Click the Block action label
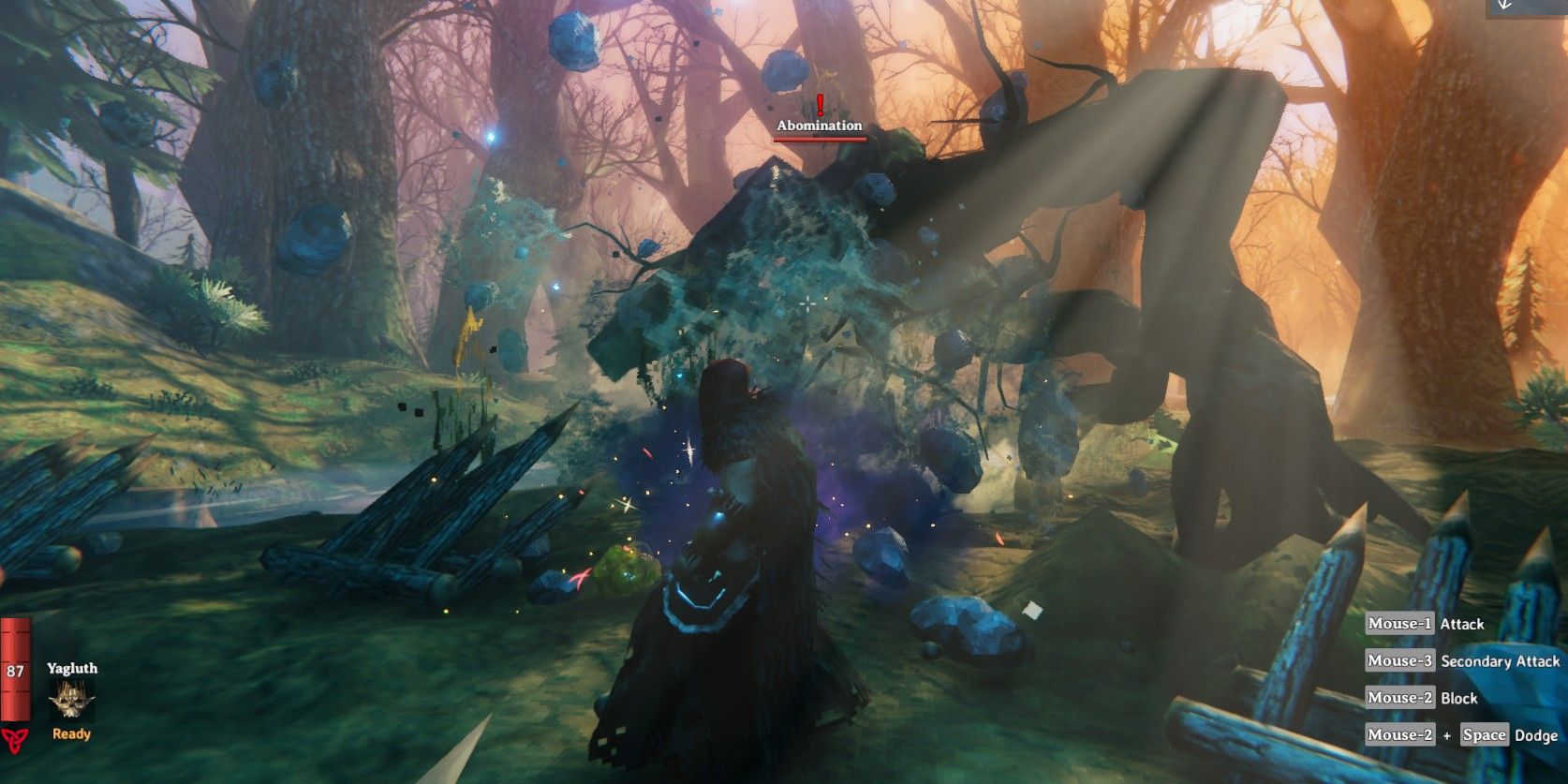 pos(1457,698)
